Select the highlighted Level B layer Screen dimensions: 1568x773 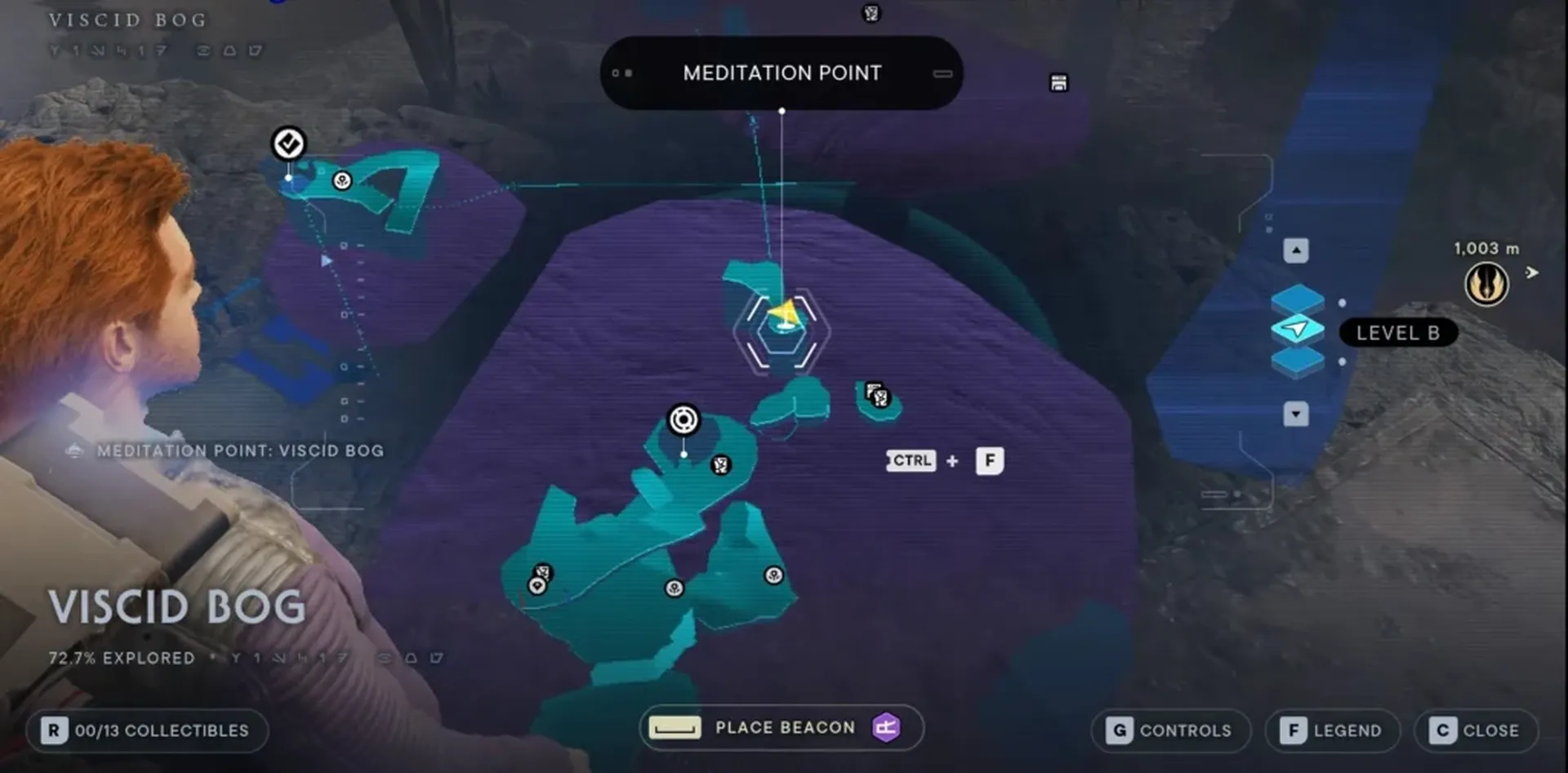click(x=1297, y=330)
